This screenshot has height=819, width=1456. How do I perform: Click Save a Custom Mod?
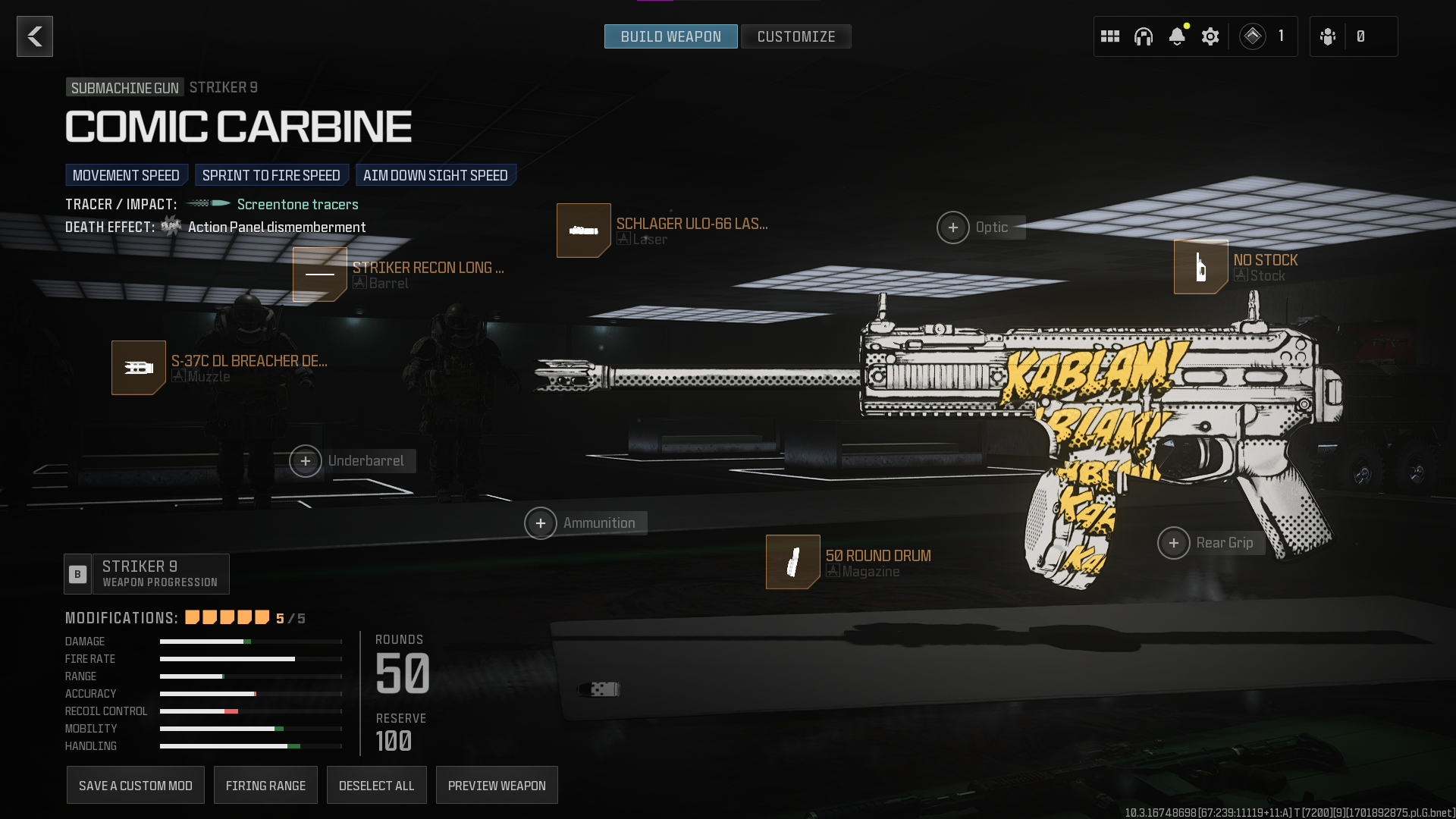click(x=136, y=786)
